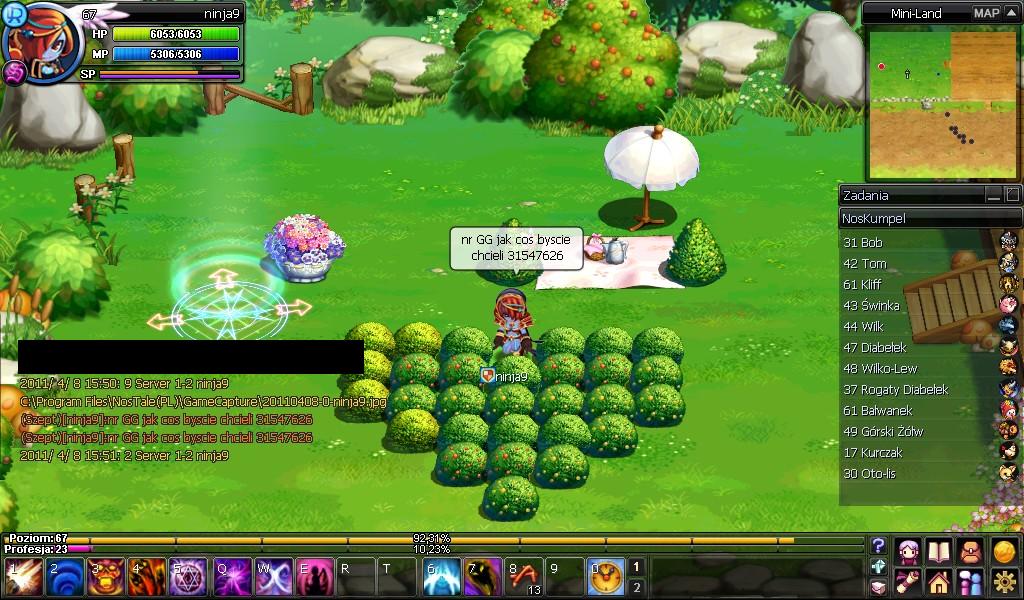Activate the red demon face skill
The image size is (1024, 600).
point(106,577)
